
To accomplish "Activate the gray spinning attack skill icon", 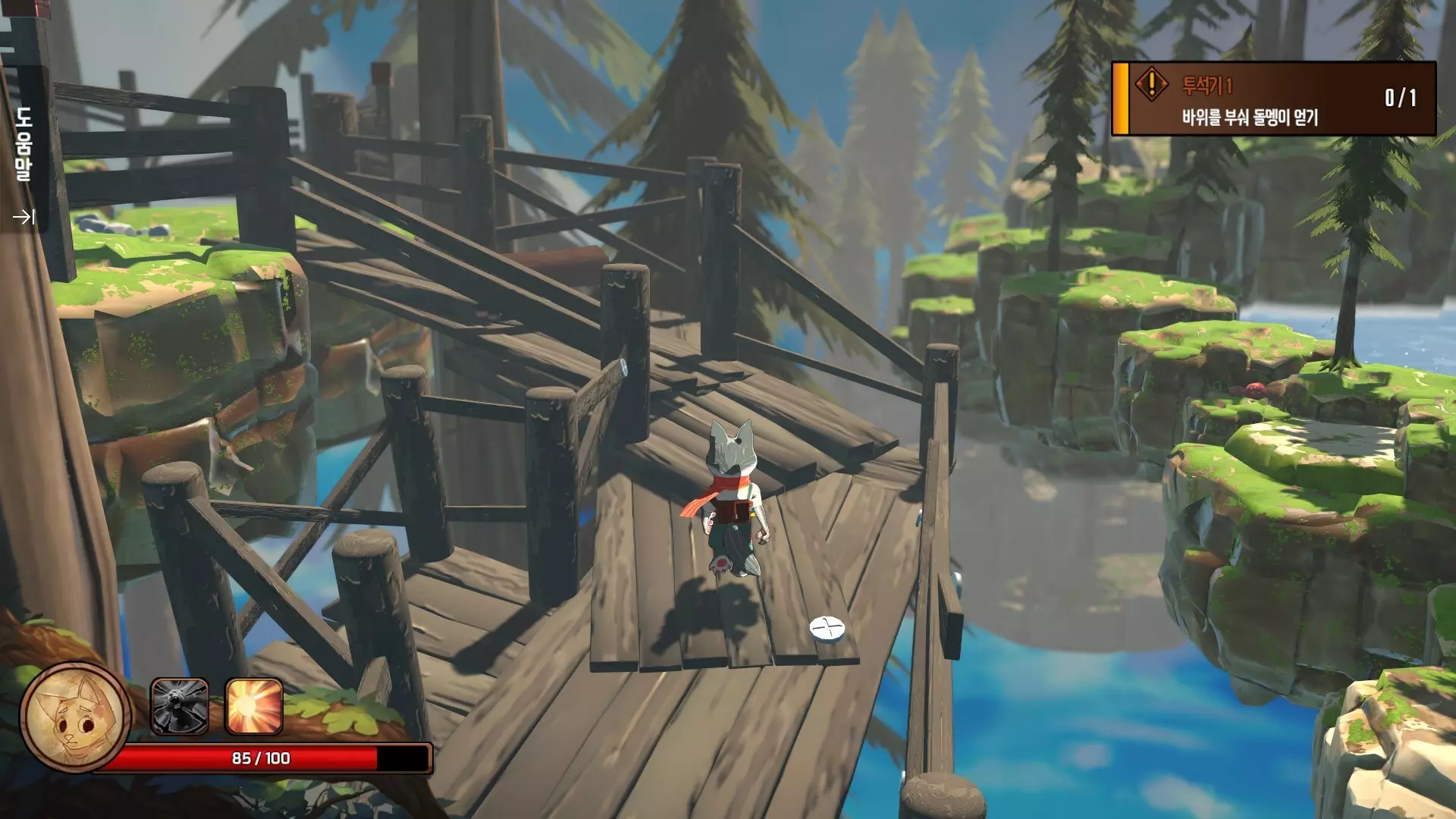I will [180, 707].
